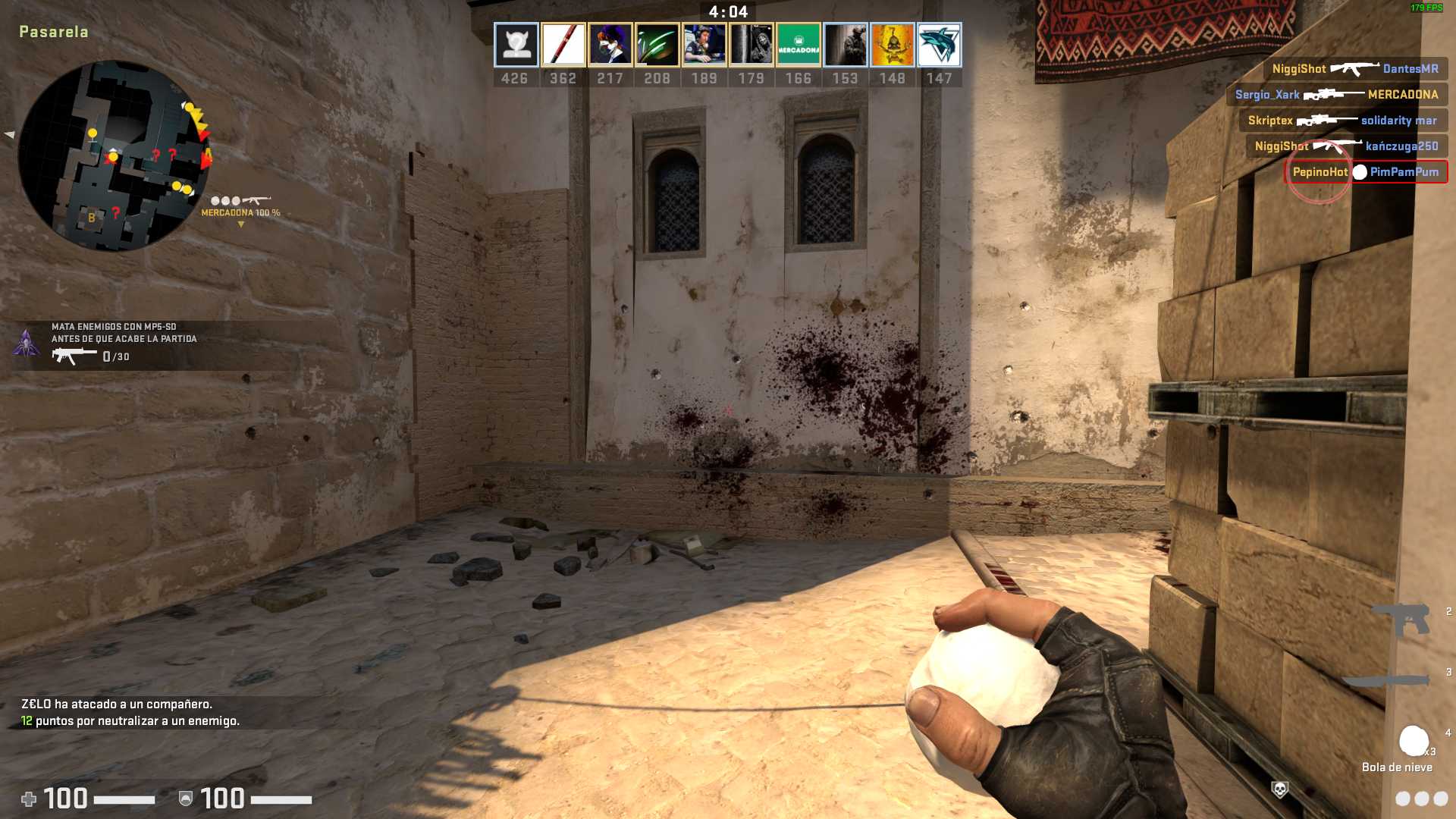Select the gamer with headset avatar

click(x=704, y=45)
